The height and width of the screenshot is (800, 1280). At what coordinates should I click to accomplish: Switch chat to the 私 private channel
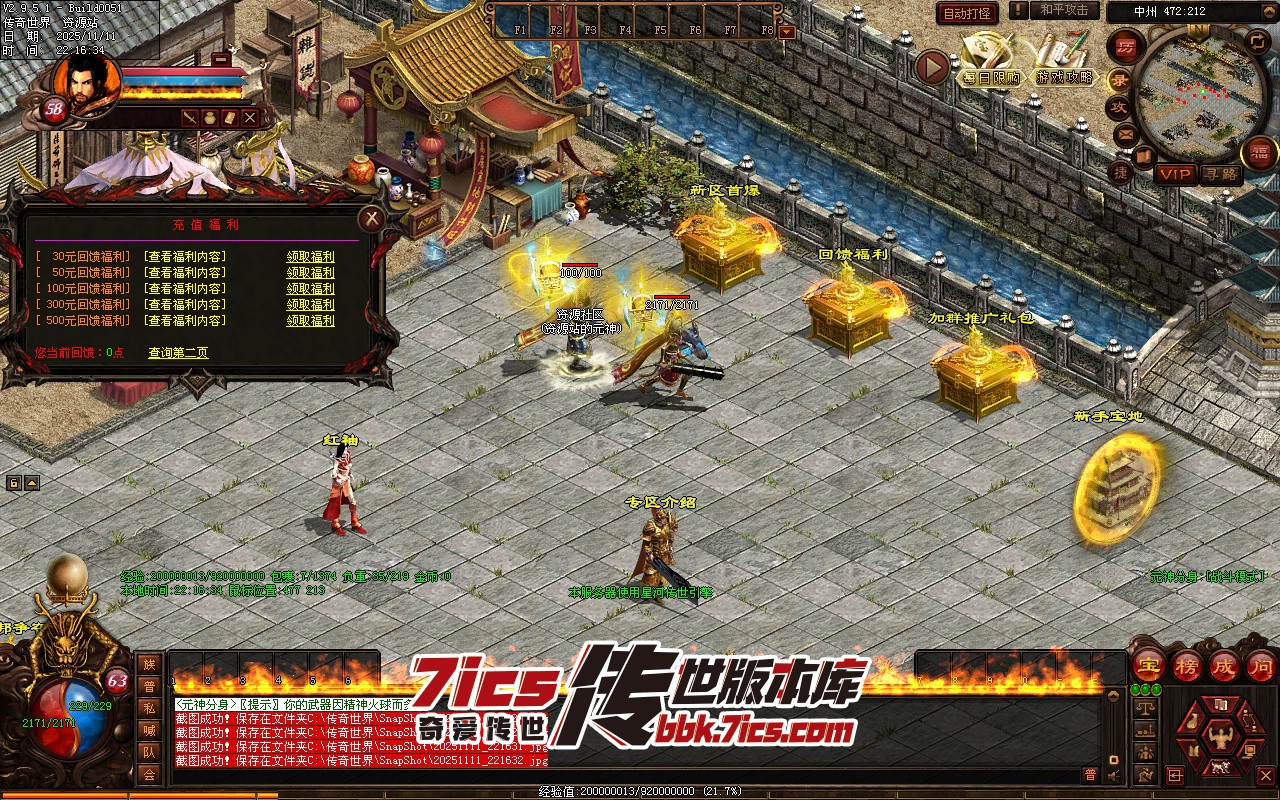click(x=149, y=708)
